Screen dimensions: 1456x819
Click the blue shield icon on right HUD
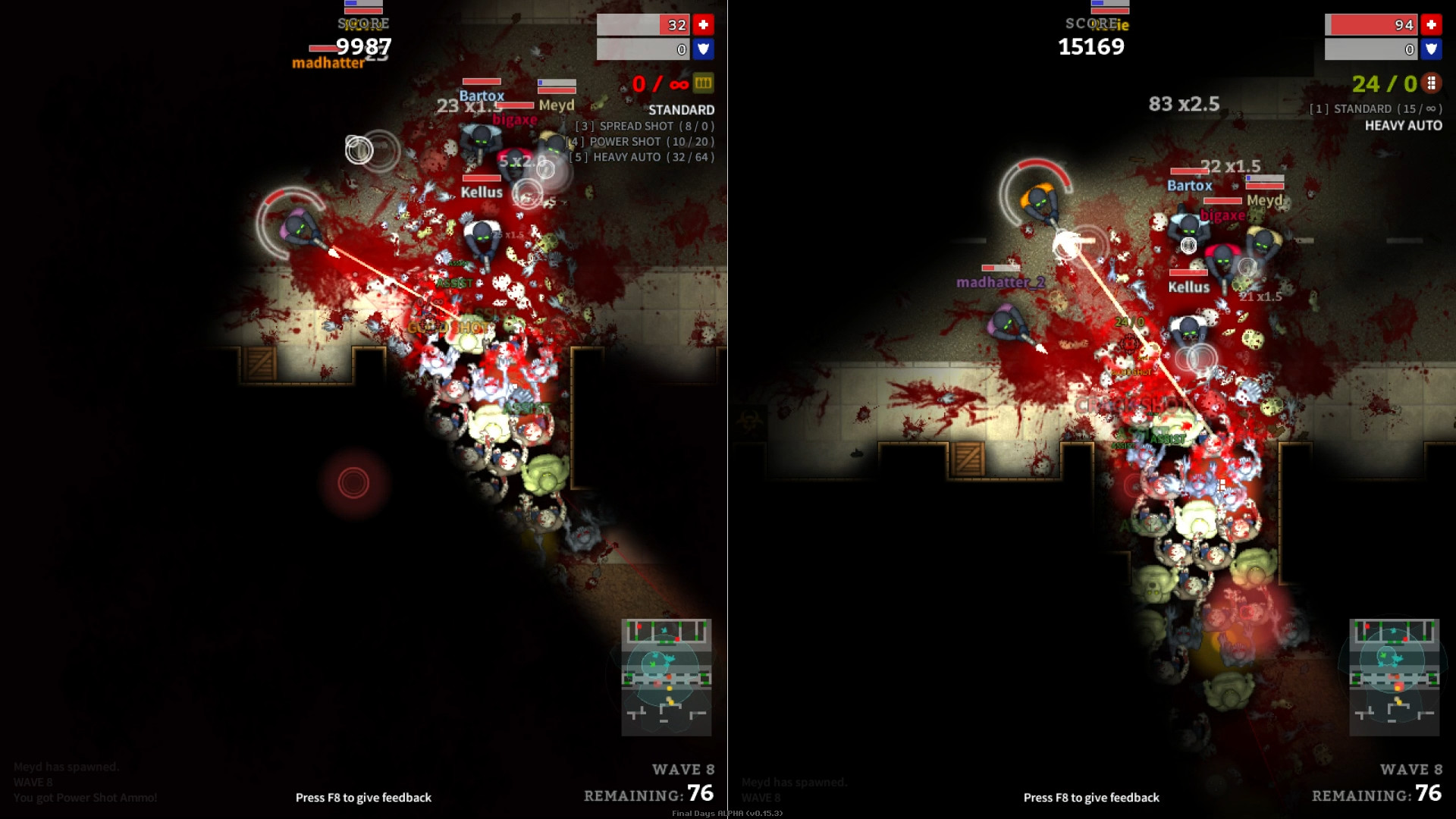coord(1430,49)
